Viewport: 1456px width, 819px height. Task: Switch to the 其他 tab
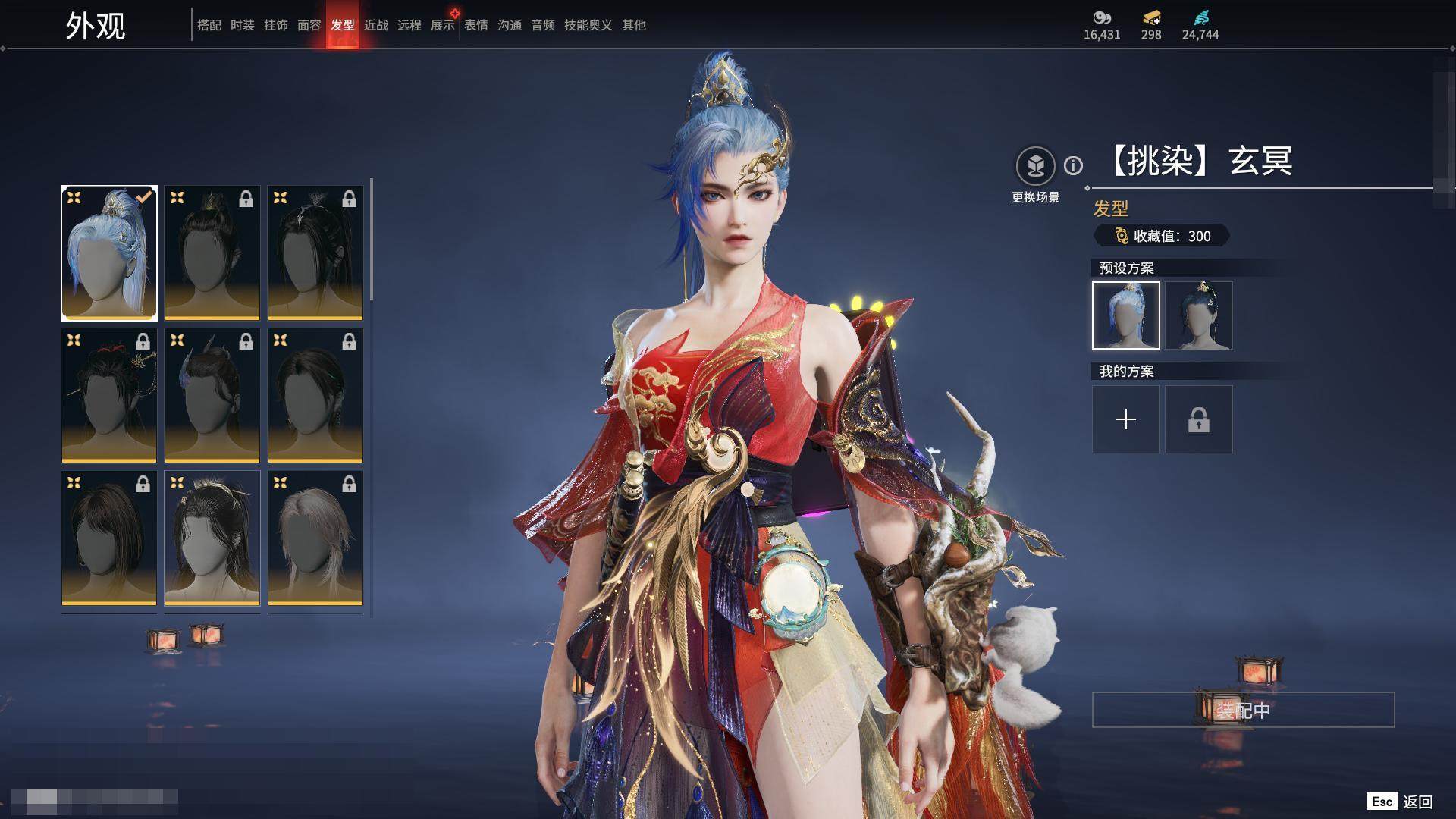633,25
